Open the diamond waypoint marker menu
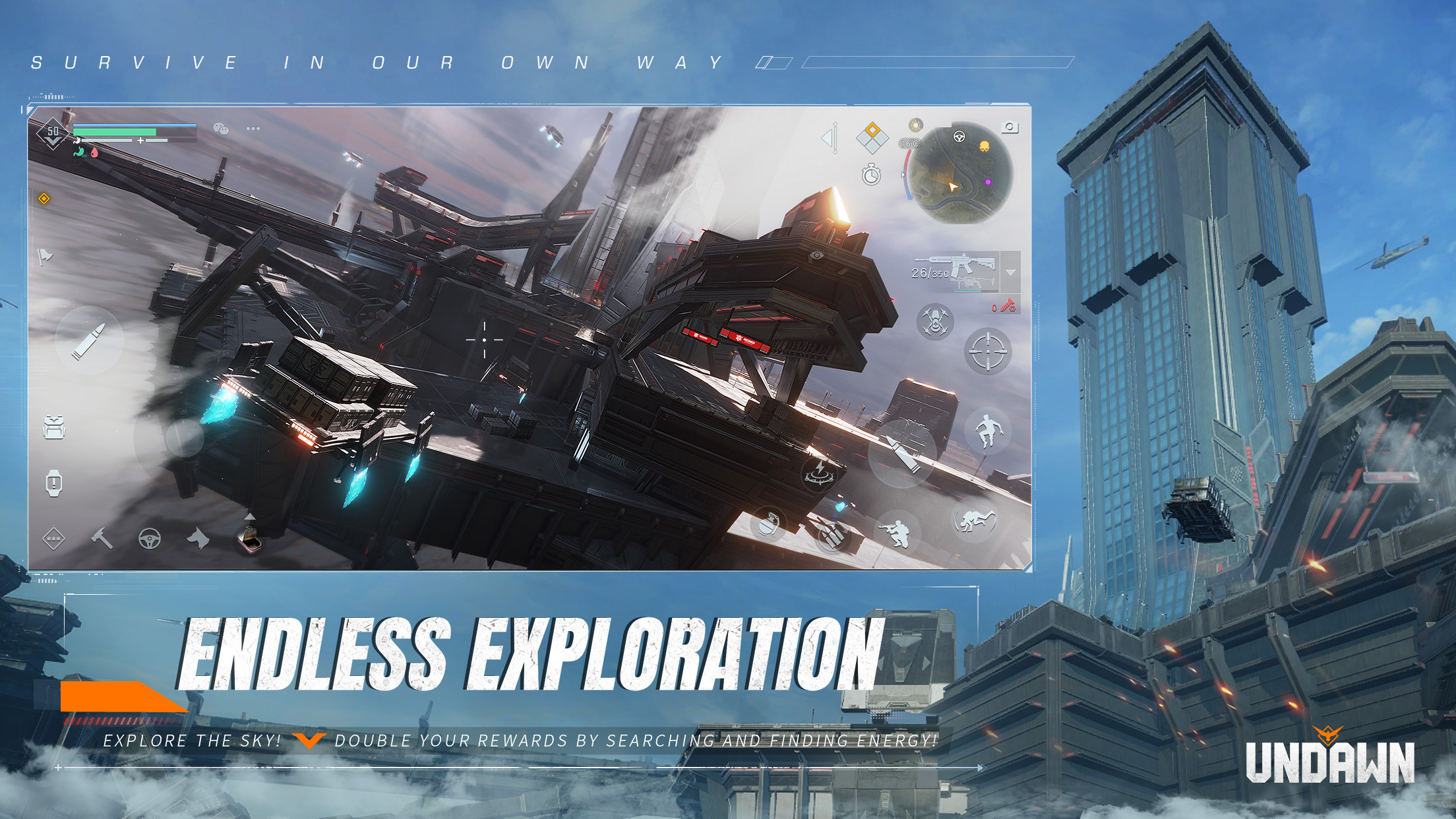 point(872,138)
